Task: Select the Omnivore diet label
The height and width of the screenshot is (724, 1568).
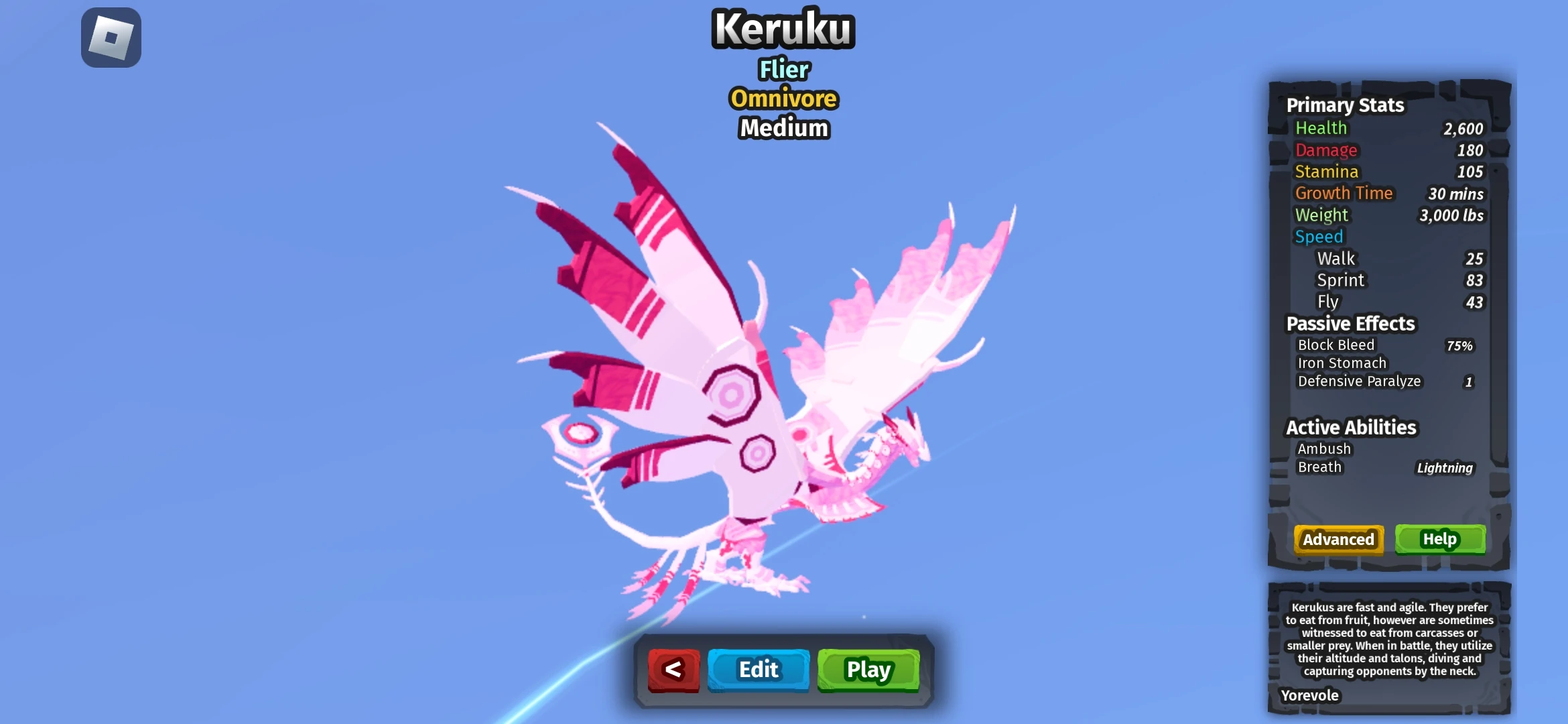Action: coord(783,99)
